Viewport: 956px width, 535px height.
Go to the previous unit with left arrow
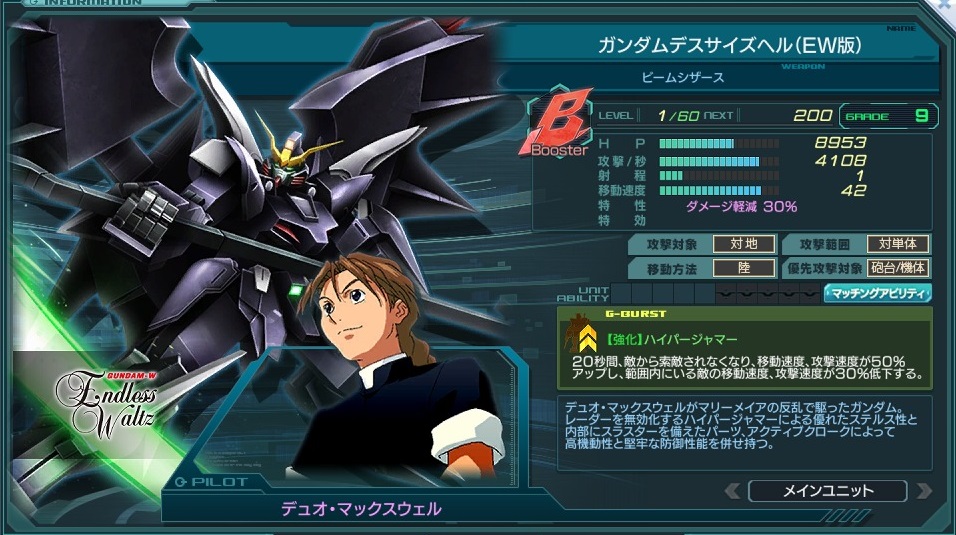click(x=733, y=491)
